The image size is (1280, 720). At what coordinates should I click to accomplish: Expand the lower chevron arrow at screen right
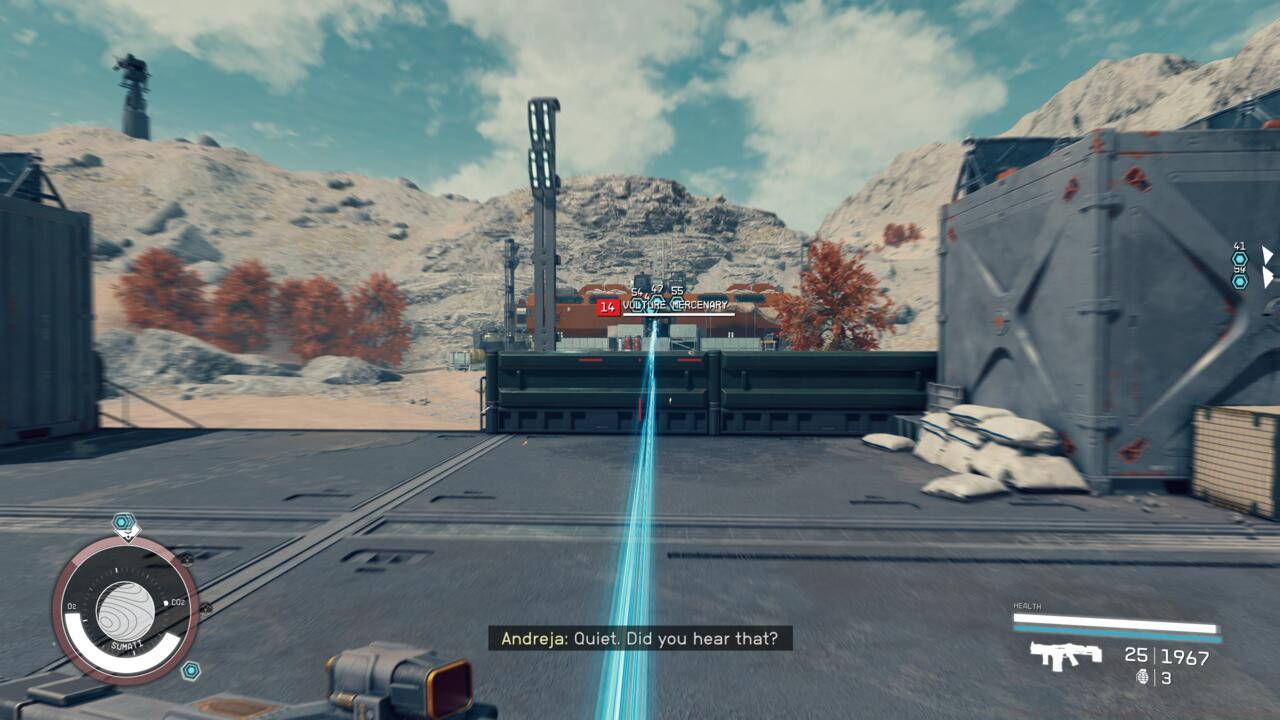(x=1268, y=278)
